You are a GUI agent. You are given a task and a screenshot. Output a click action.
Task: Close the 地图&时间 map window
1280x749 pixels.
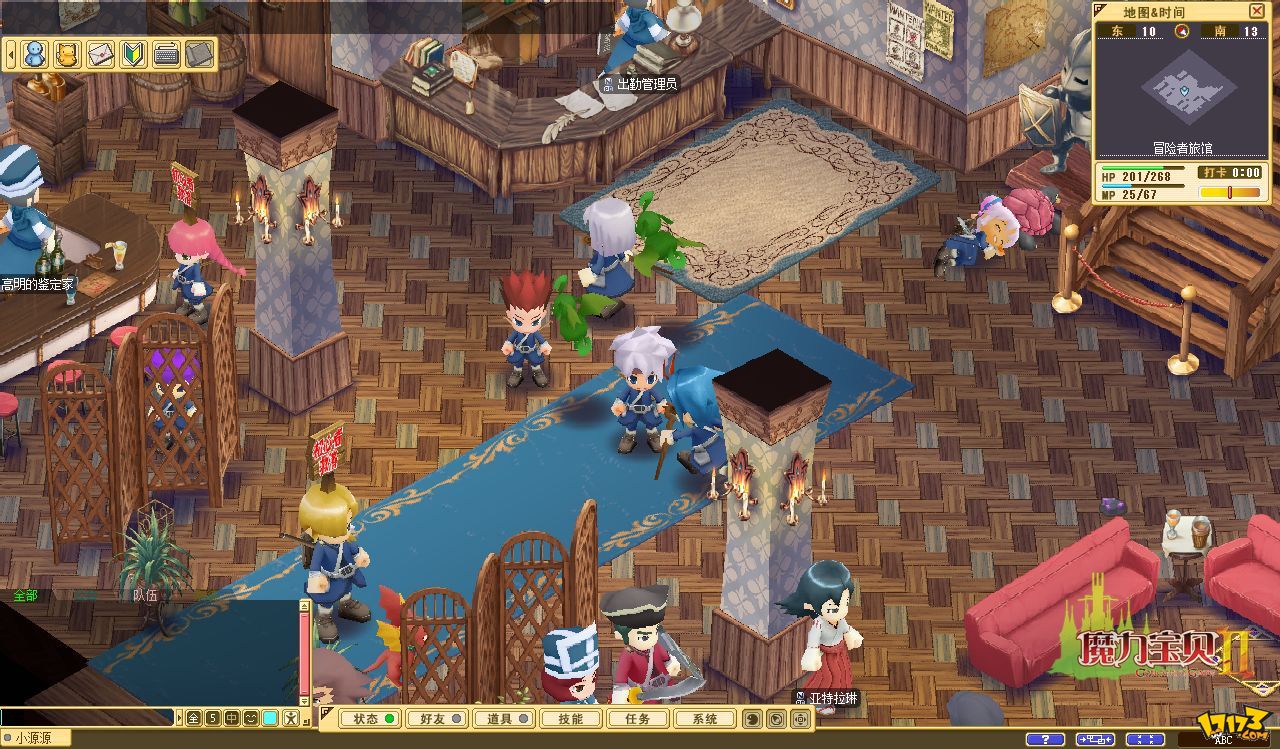click(x=1257, y=11)
